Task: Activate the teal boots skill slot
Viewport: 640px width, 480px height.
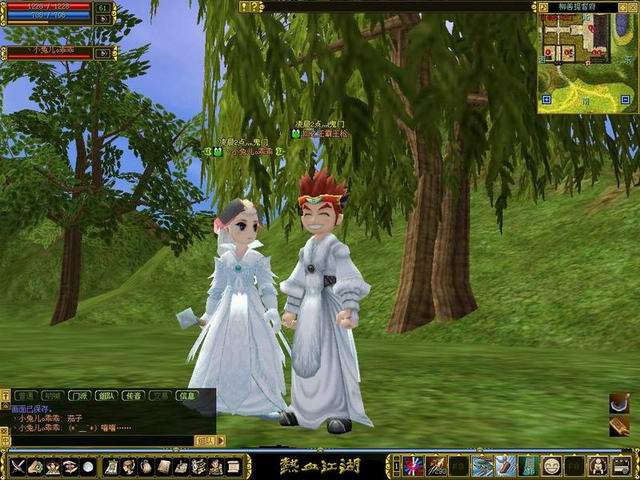Action: 528,466
